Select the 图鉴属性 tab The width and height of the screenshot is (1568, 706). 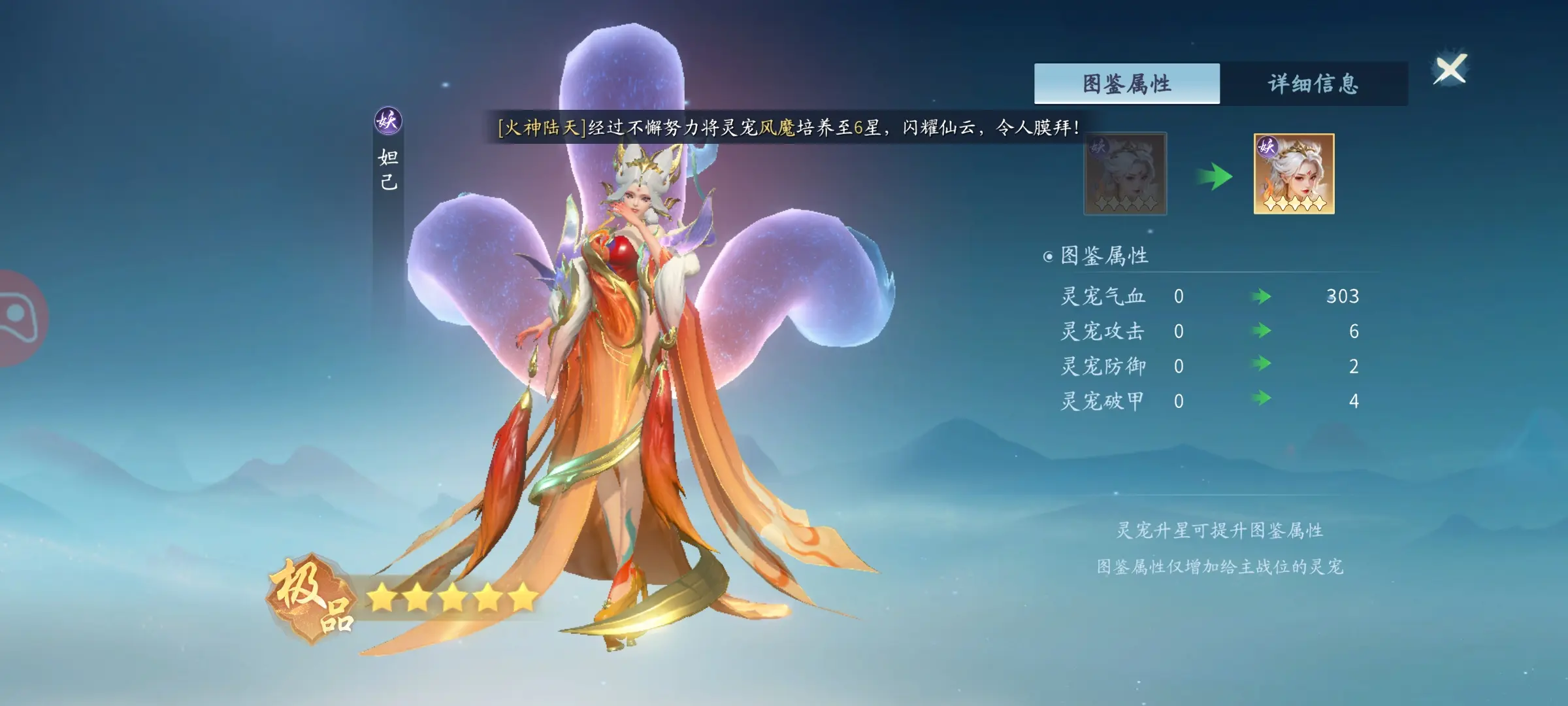point(1126,83)
